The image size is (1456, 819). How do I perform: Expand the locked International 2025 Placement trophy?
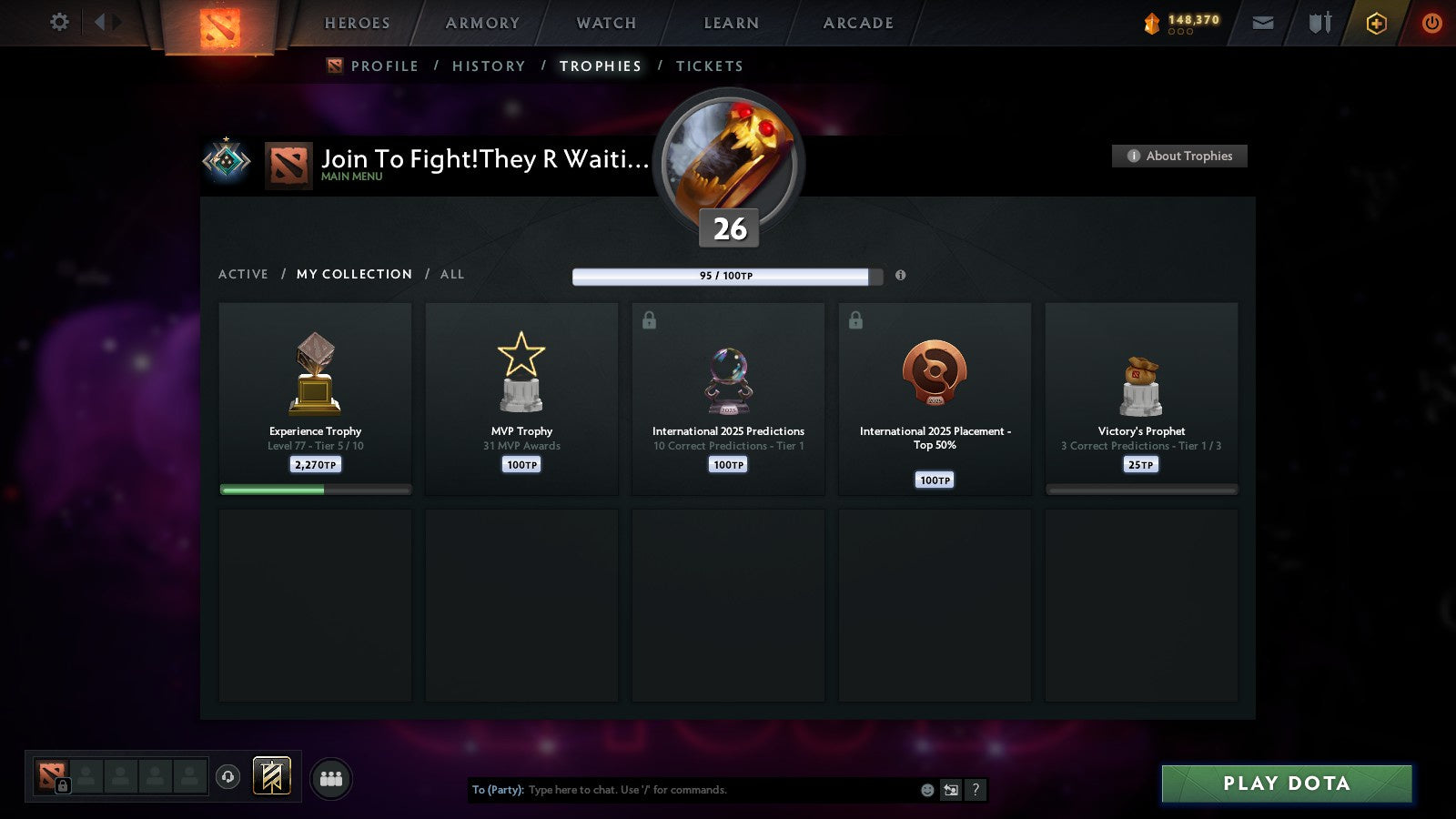click(x=856, y=319)
